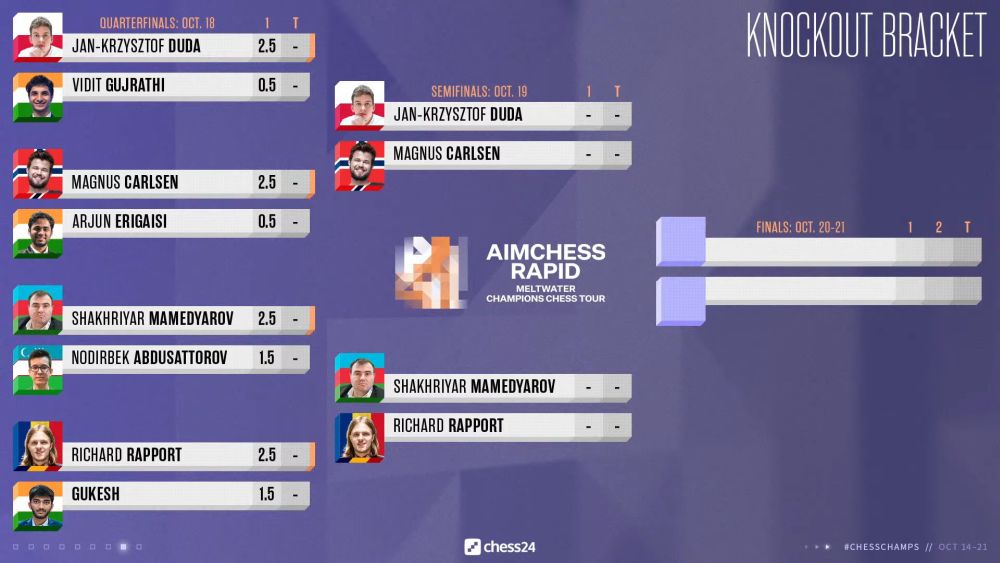This screenshot has height=563, width=1000.
Task: Select the highlighted slide indicator dot
Action: point(123,547)
